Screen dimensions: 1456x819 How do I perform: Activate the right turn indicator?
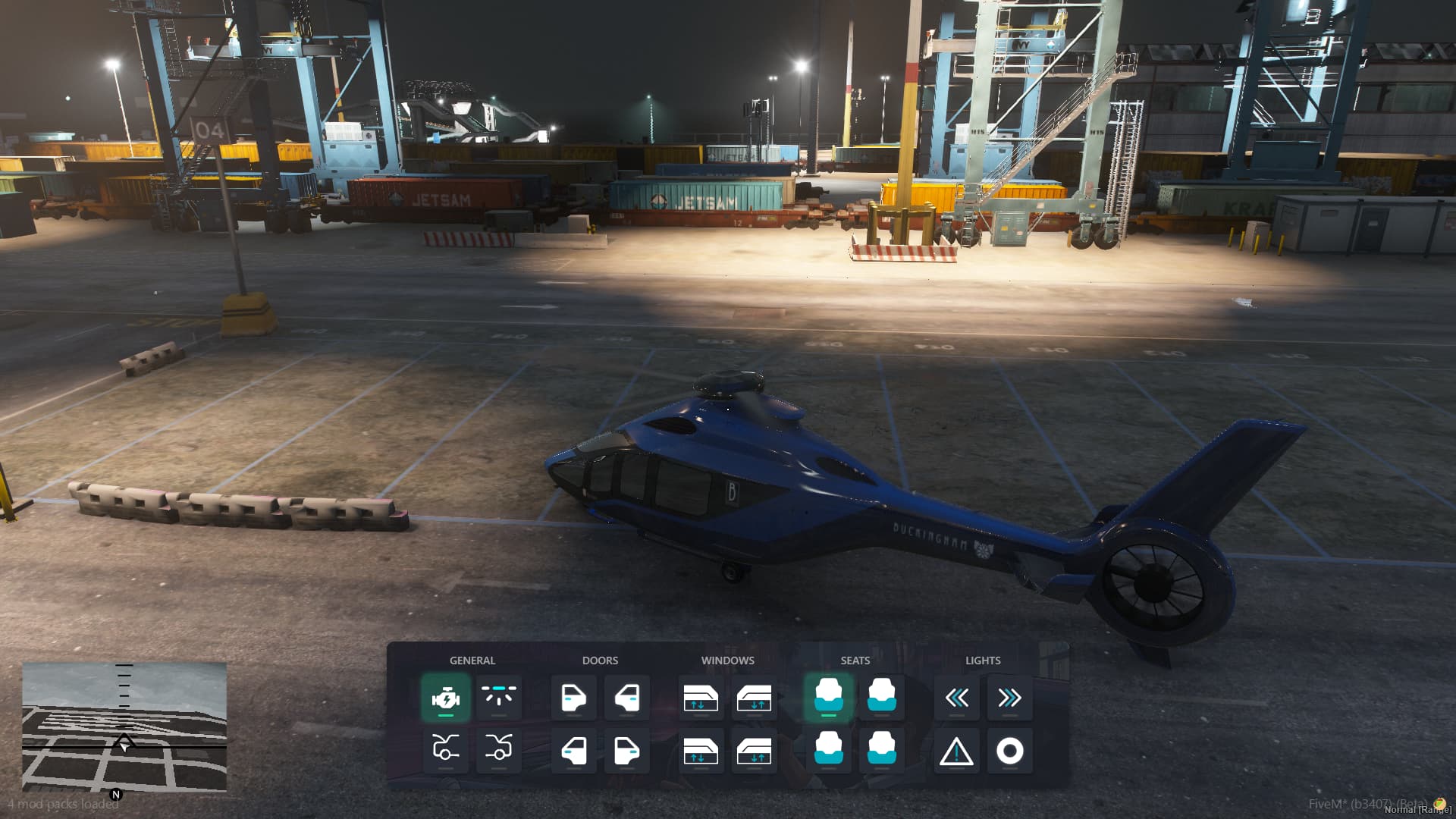[x=1009, y=698]
